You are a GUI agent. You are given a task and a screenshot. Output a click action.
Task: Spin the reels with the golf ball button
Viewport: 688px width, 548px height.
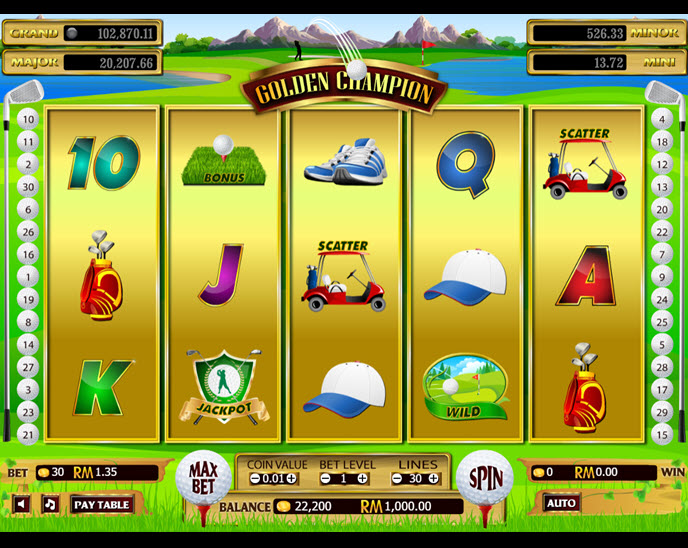coord(485,478)
